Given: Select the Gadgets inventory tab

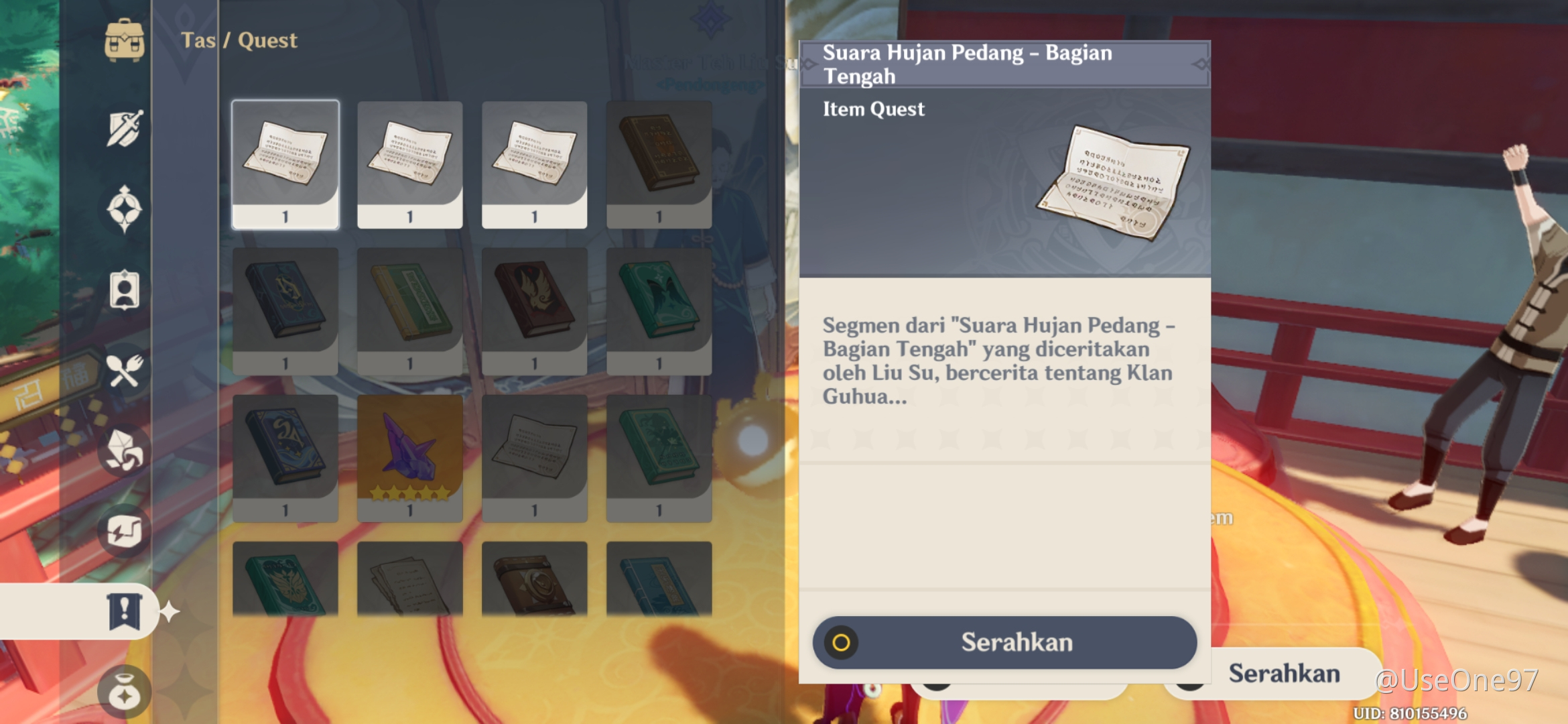Looking at the screenshot, I should coord(125,532).
